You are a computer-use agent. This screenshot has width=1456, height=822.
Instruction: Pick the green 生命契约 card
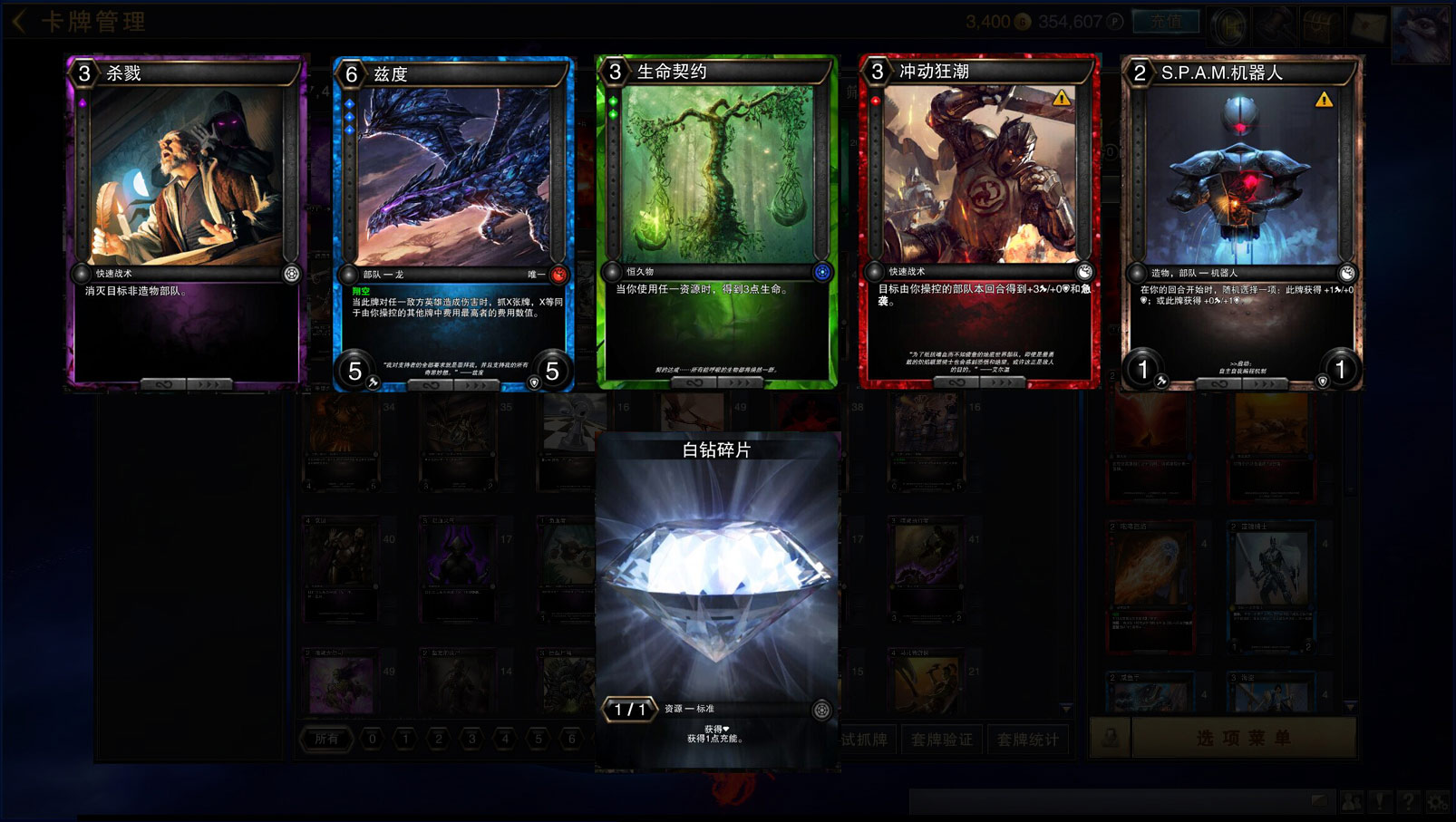(x=716, y=222)
